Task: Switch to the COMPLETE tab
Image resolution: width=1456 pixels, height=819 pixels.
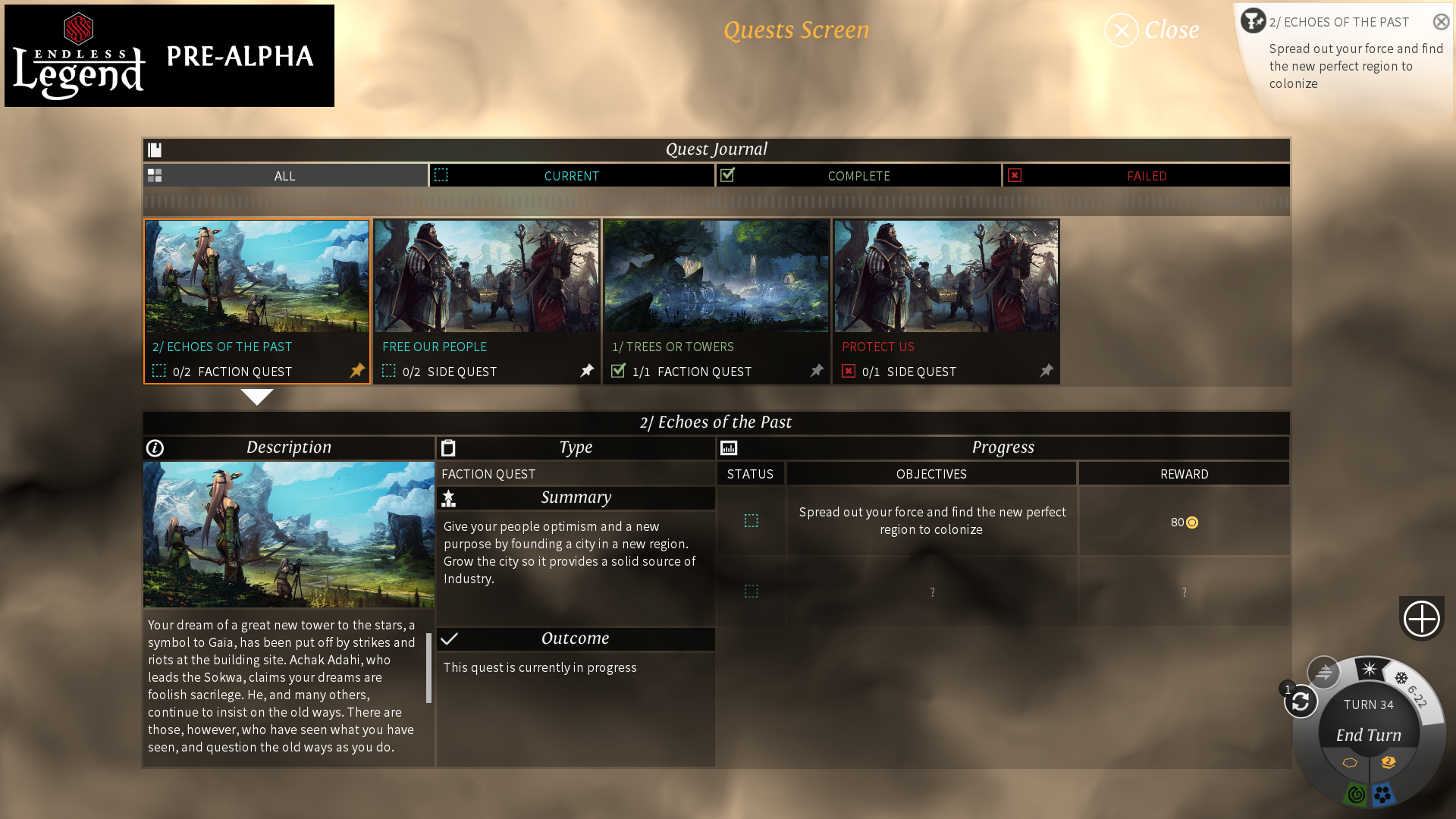Action: [x=858, y=175]
